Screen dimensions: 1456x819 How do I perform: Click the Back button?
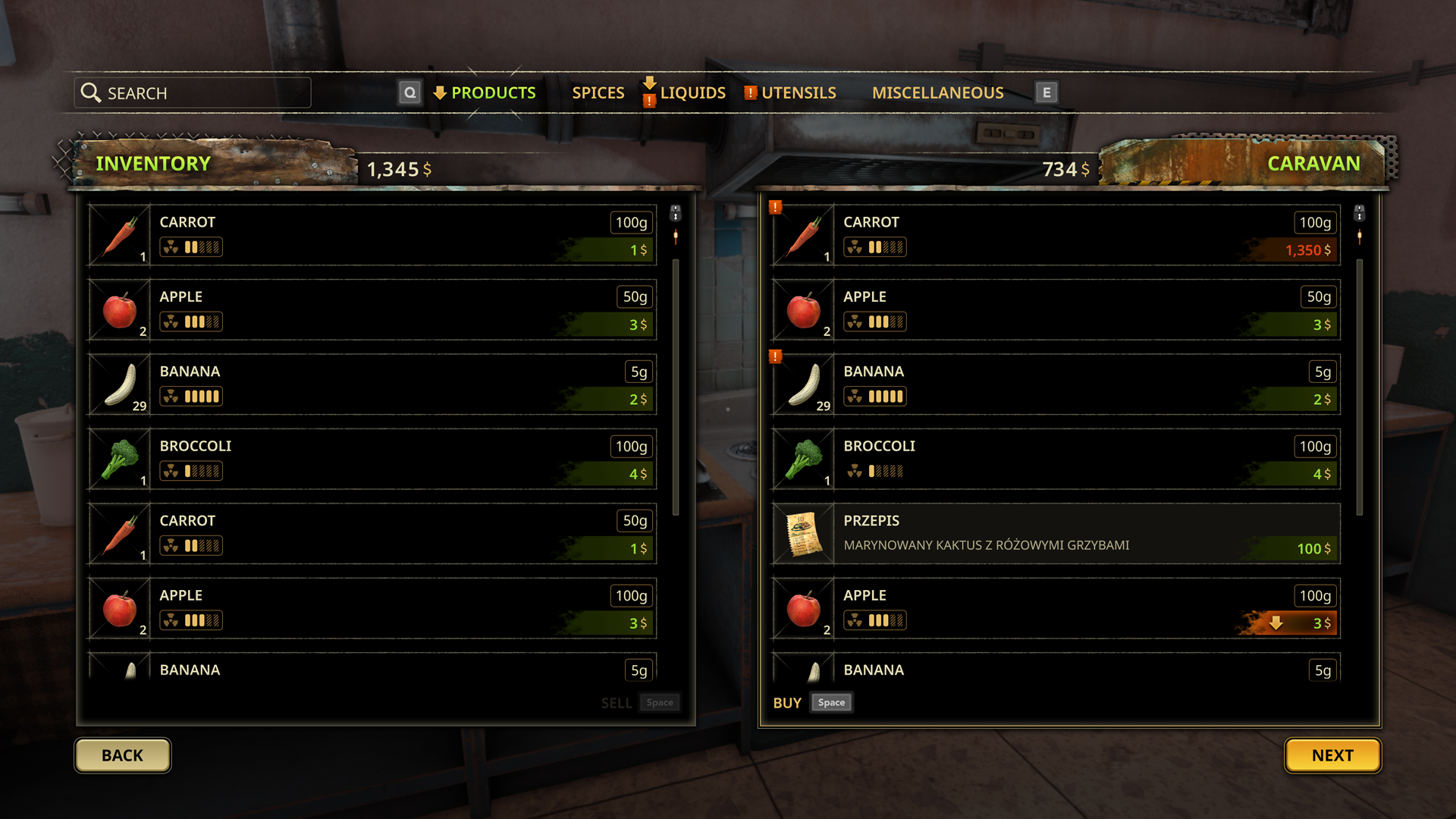click(x=122, y=755)
